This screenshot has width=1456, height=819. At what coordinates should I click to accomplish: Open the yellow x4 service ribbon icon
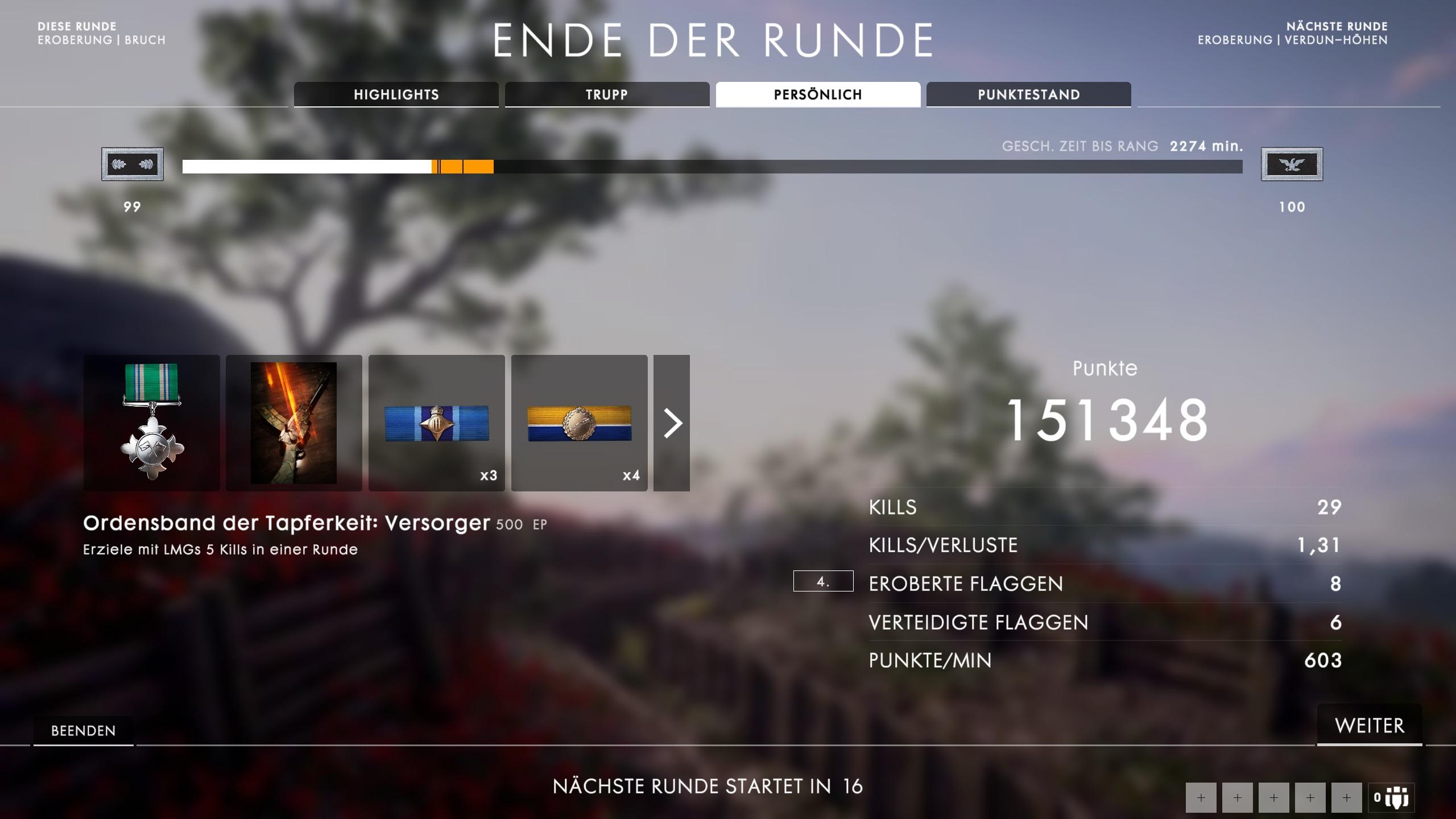pos(580,423)
